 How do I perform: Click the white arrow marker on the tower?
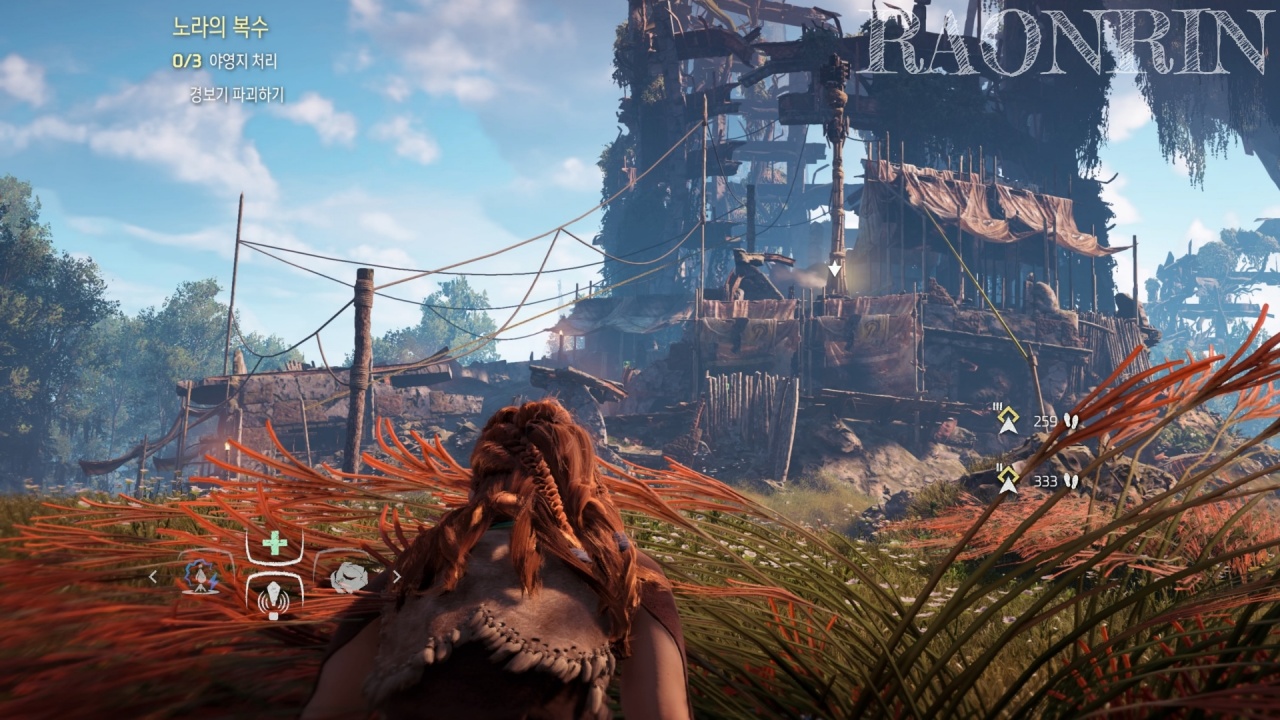(834, 269)
